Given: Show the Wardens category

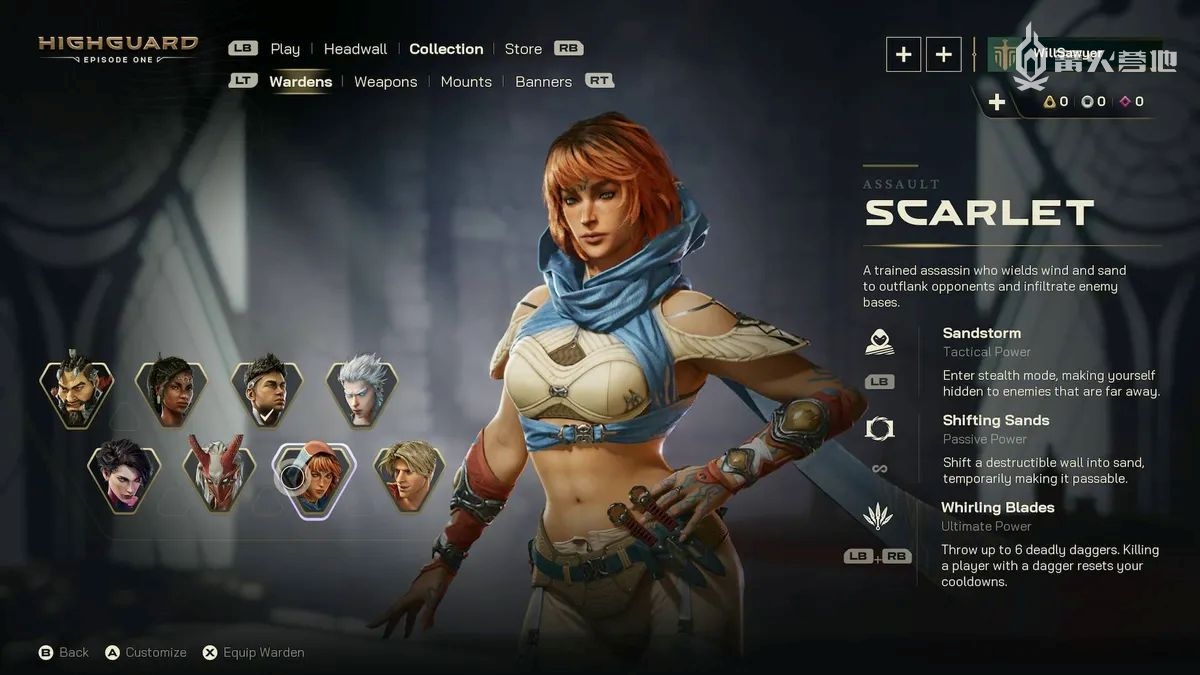Looking at the screenshot, I should click(x=300, y=82).
